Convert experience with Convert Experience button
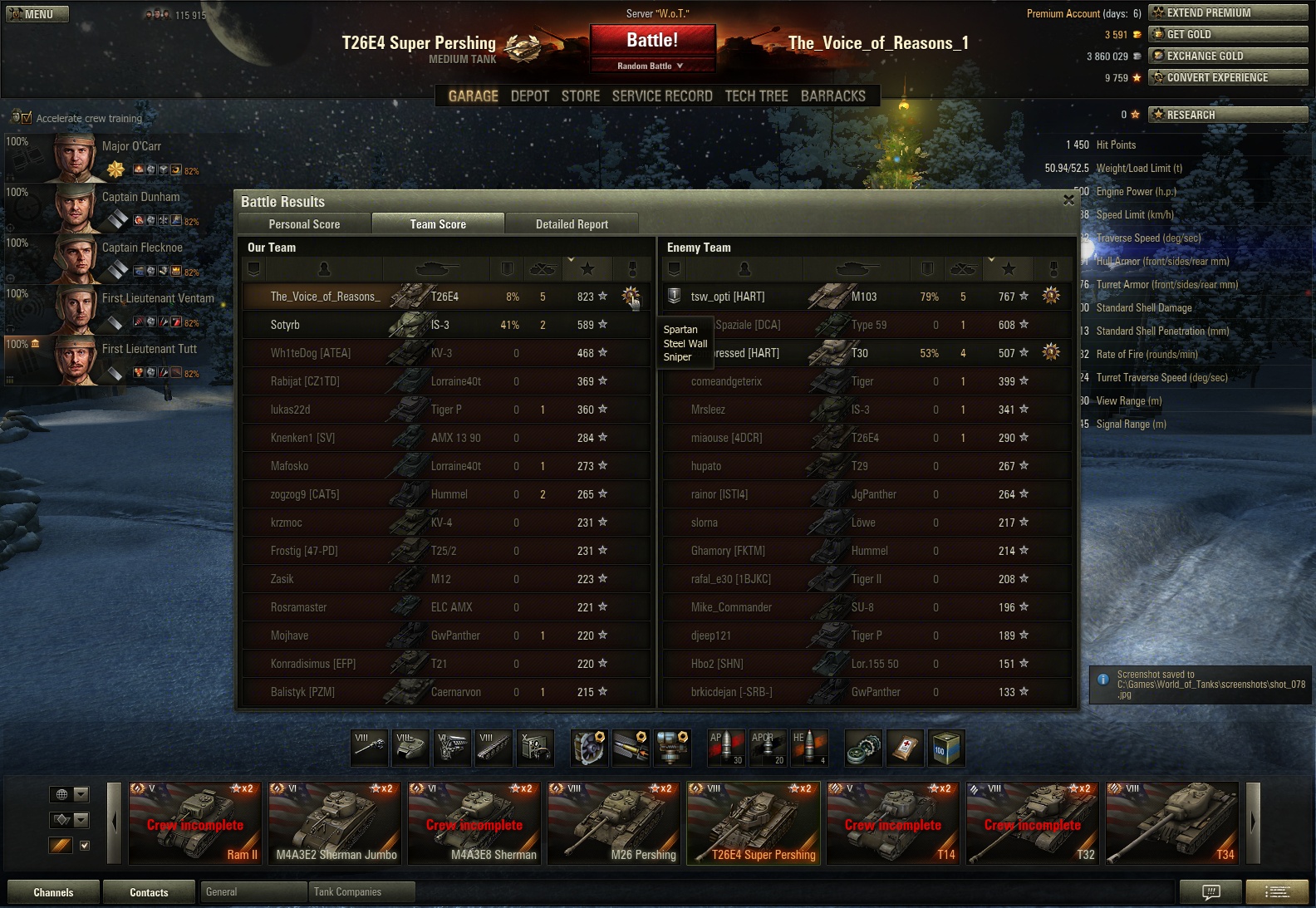Image resolution: width=1316 pixels, height=908 pixels. (x=1228, y=77)
